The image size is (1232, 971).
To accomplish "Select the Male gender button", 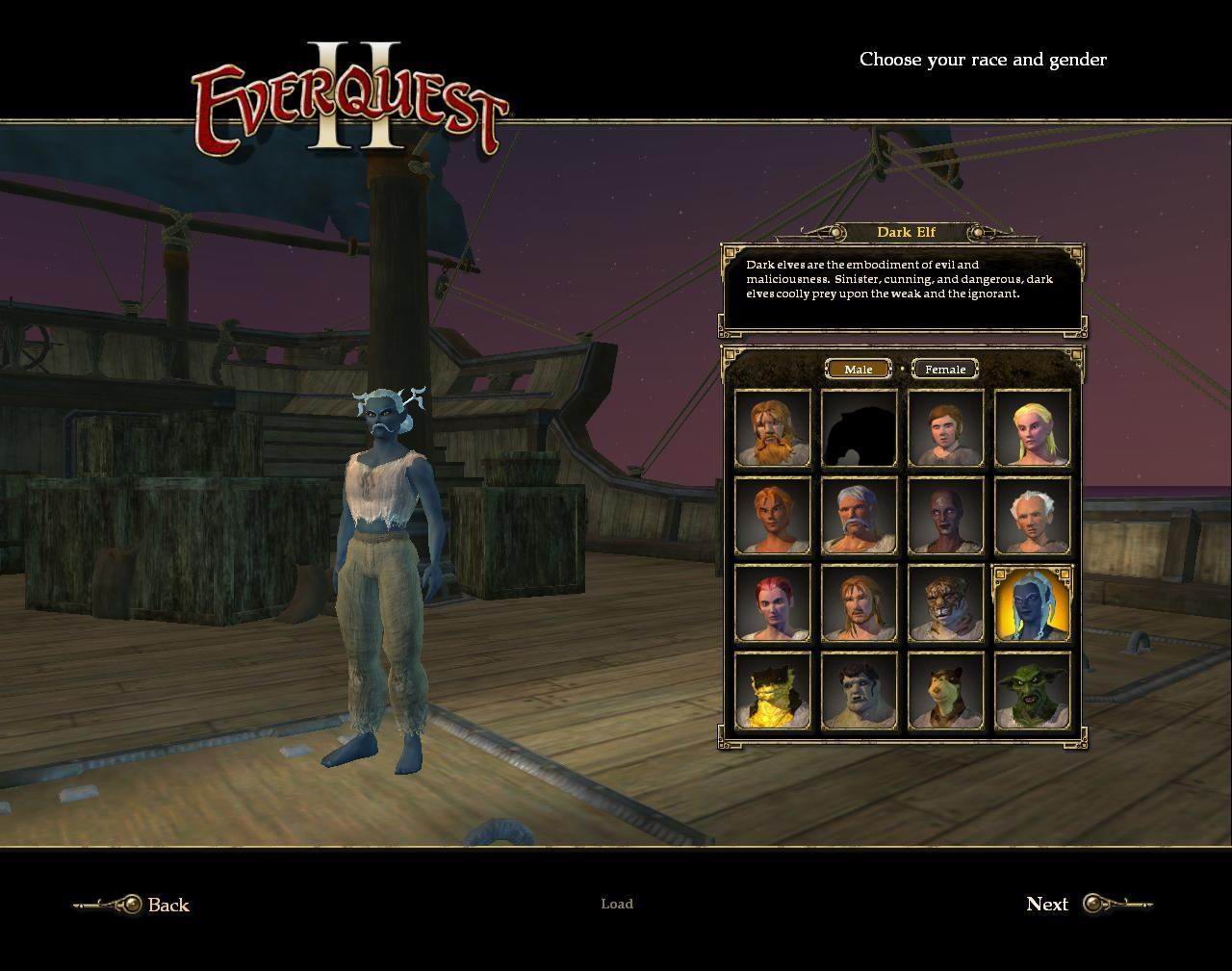I will pyautogui.click(x=858, y=370).
